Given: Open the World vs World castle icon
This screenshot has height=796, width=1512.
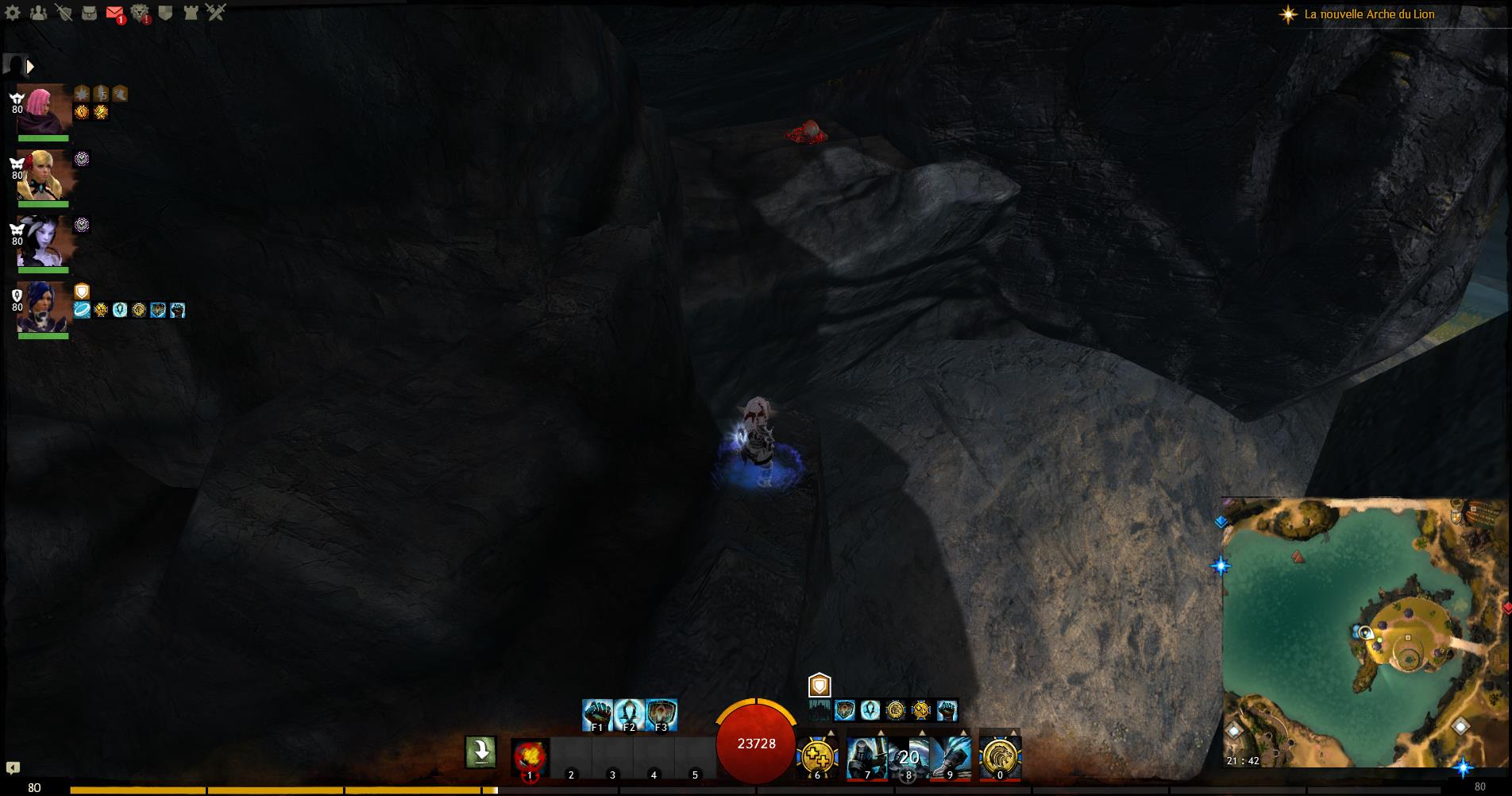Looking at the screenshot, I should (x=191, y=13).
